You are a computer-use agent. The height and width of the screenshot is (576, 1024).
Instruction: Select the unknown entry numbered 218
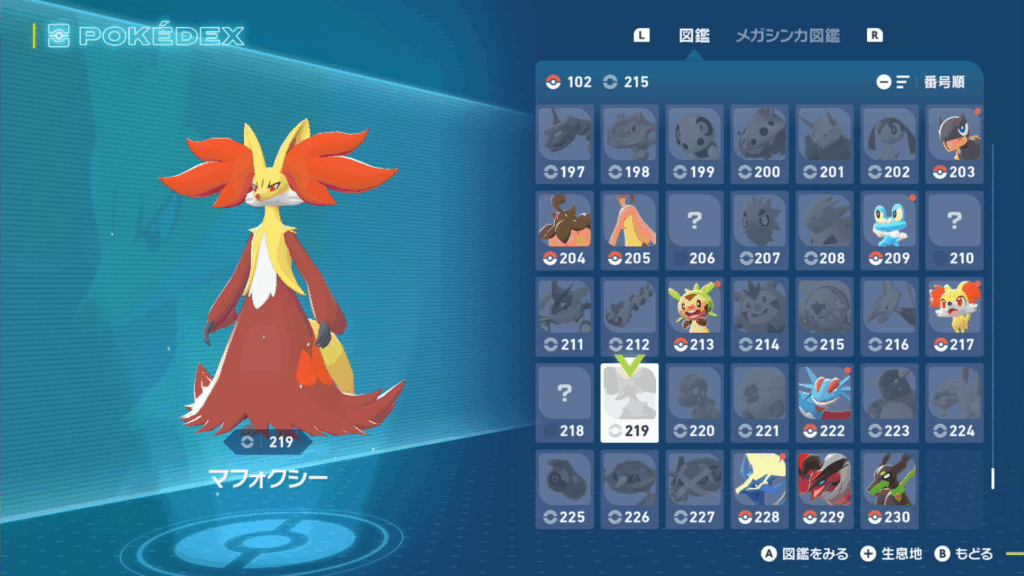[x=565, y=402]
